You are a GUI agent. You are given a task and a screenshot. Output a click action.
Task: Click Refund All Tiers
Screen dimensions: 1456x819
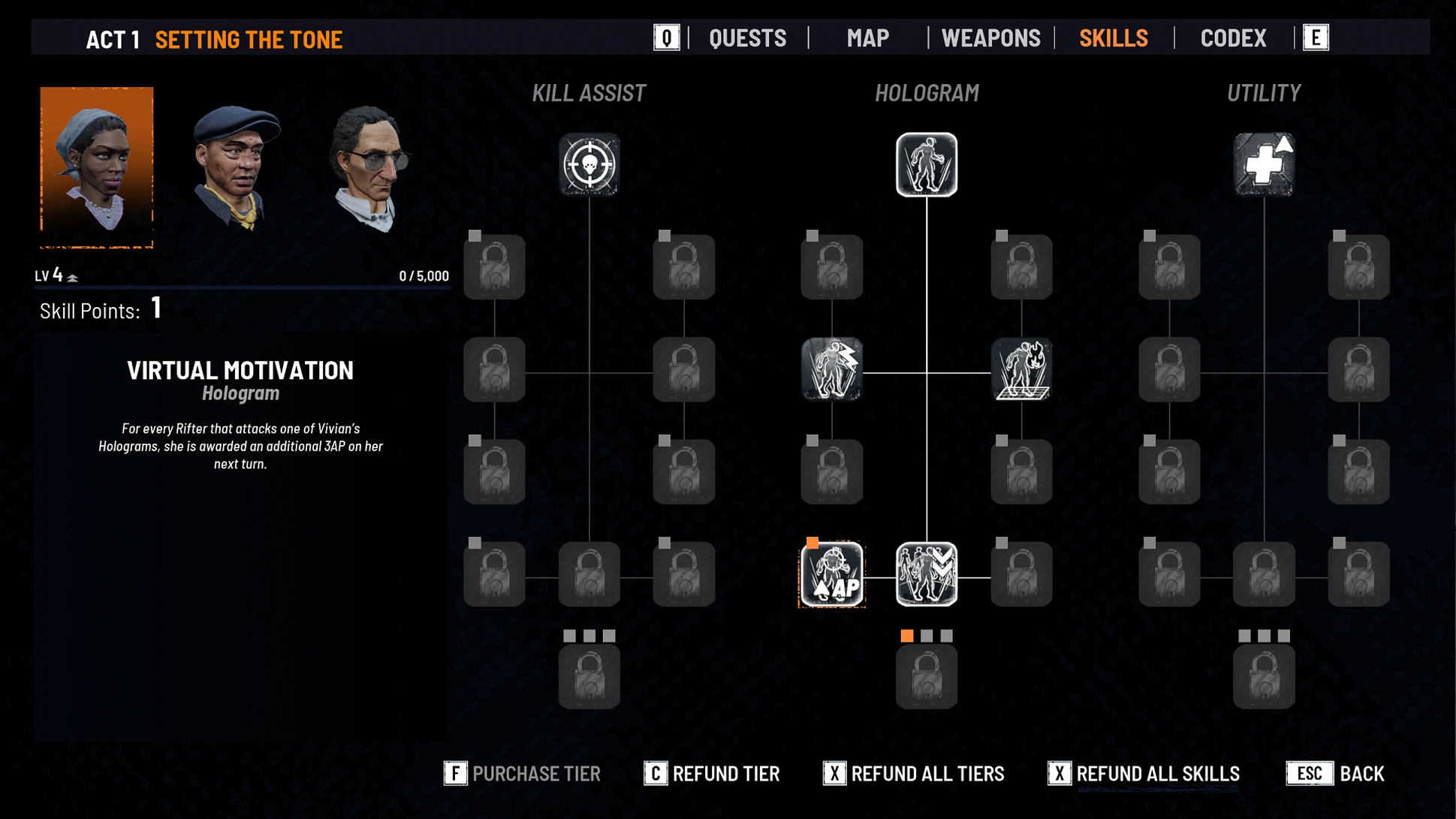[x=914, y=773]
